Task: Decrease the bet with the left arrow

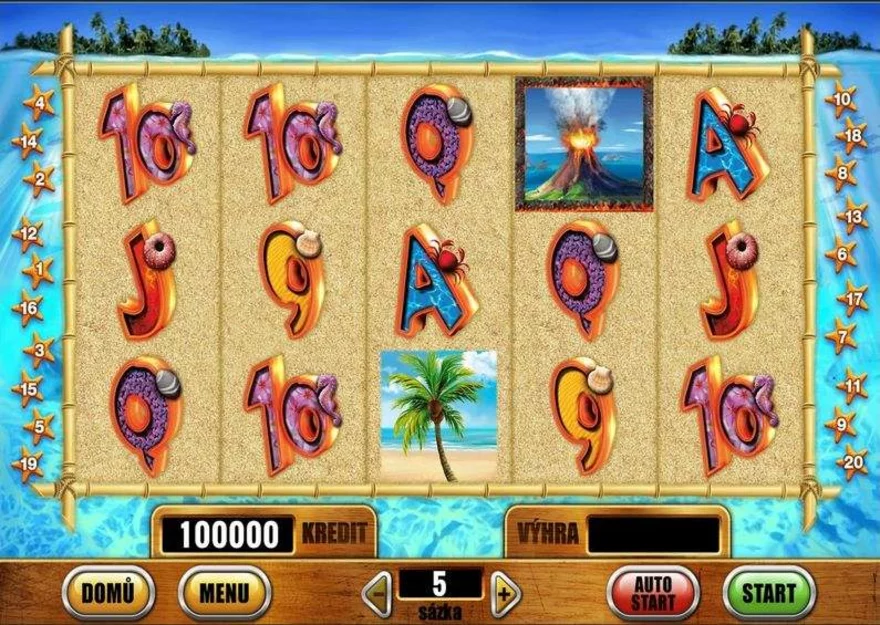Action: (375, 592)
